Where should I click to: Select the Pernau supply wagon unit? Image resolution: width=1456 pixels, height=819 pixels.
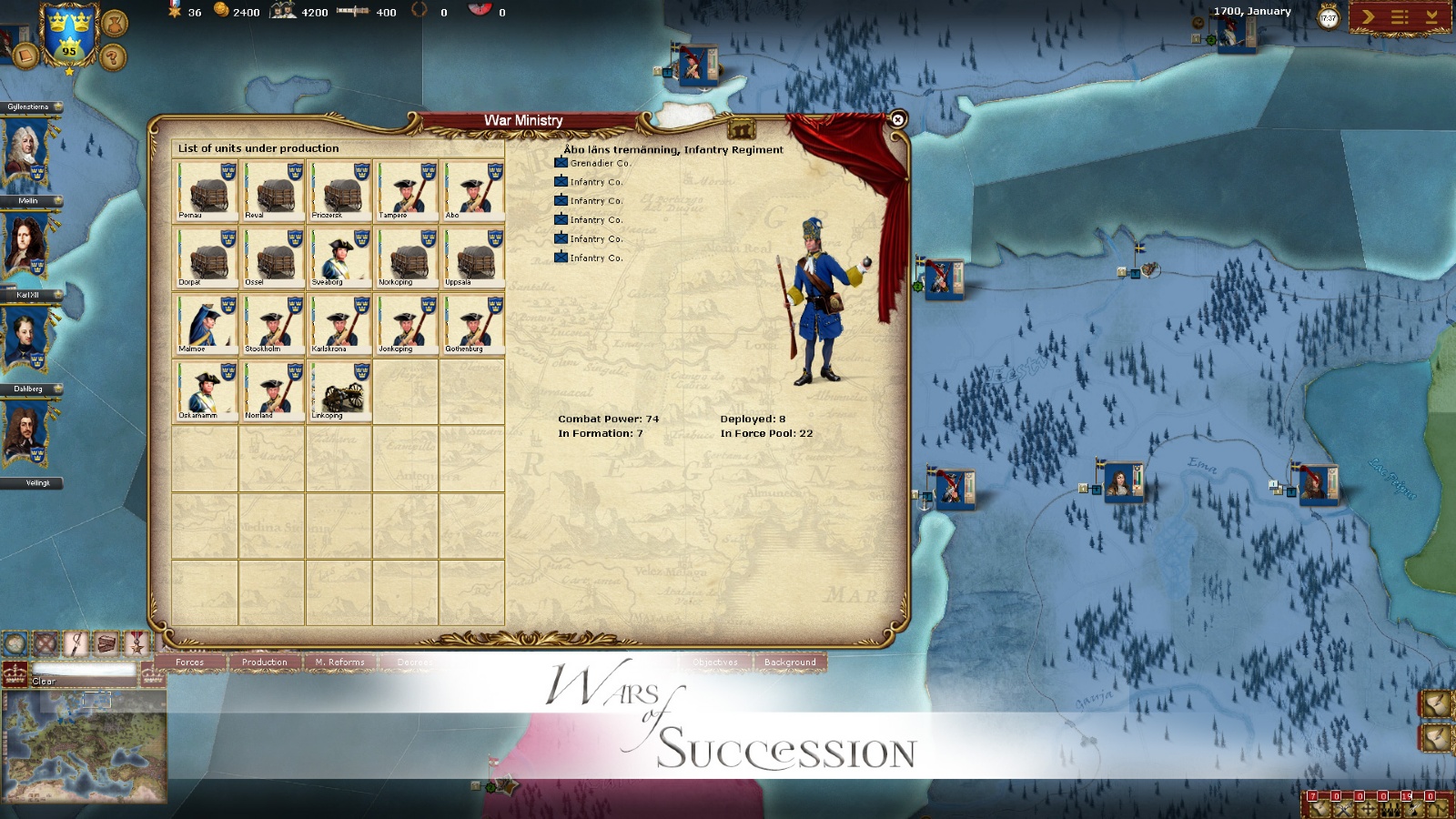click(x=207, y=191)
